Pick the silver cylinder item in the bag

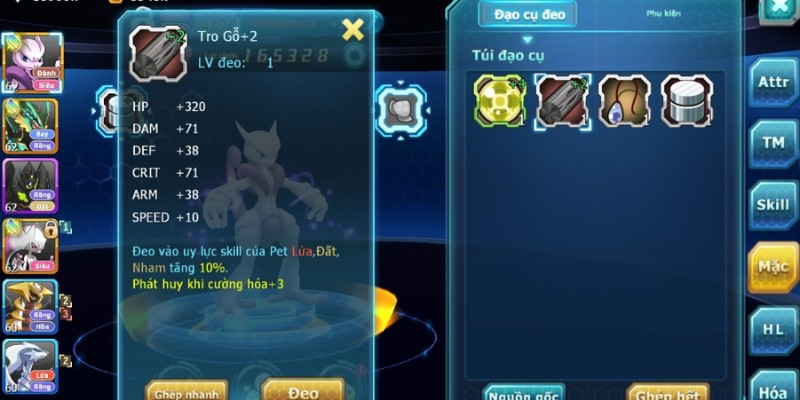tap(687, 100)
